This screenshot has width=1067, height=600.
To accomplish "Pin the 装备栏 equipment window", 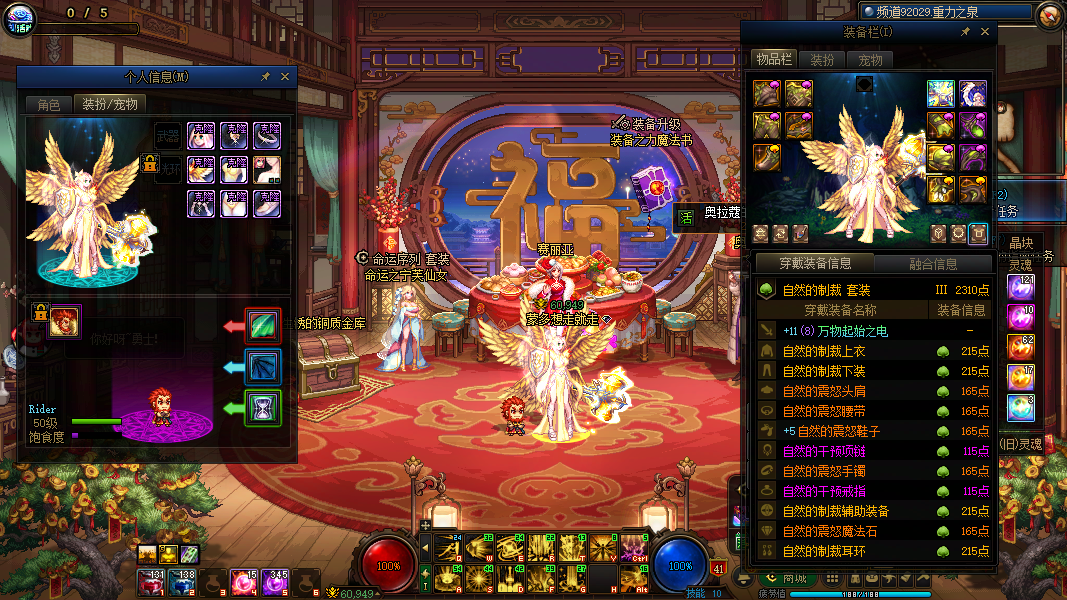I will pyautogui.click(x=965, y=32).
